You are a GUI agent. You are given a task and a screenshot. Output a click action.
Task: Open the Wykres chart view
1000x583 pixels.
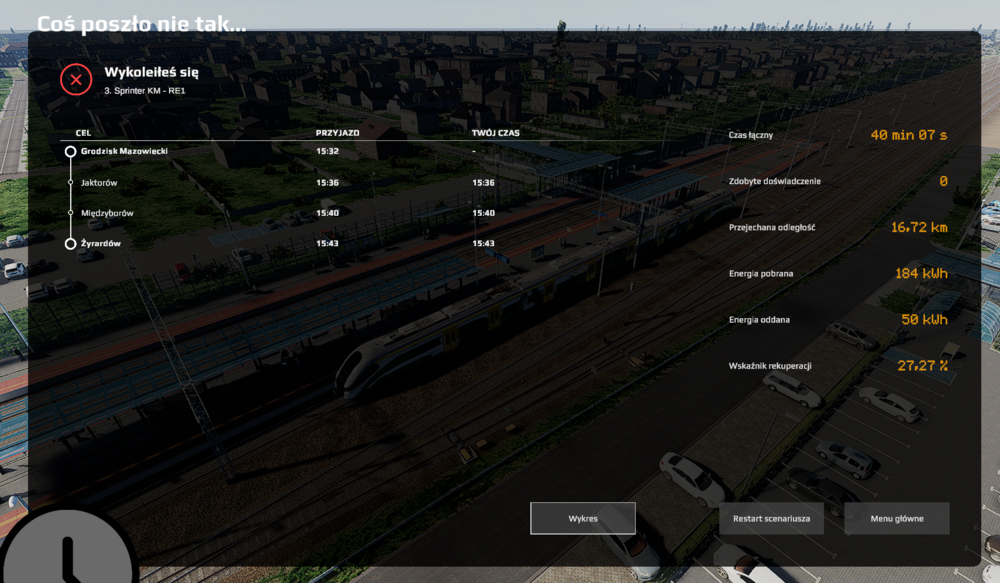pos(583,518)
